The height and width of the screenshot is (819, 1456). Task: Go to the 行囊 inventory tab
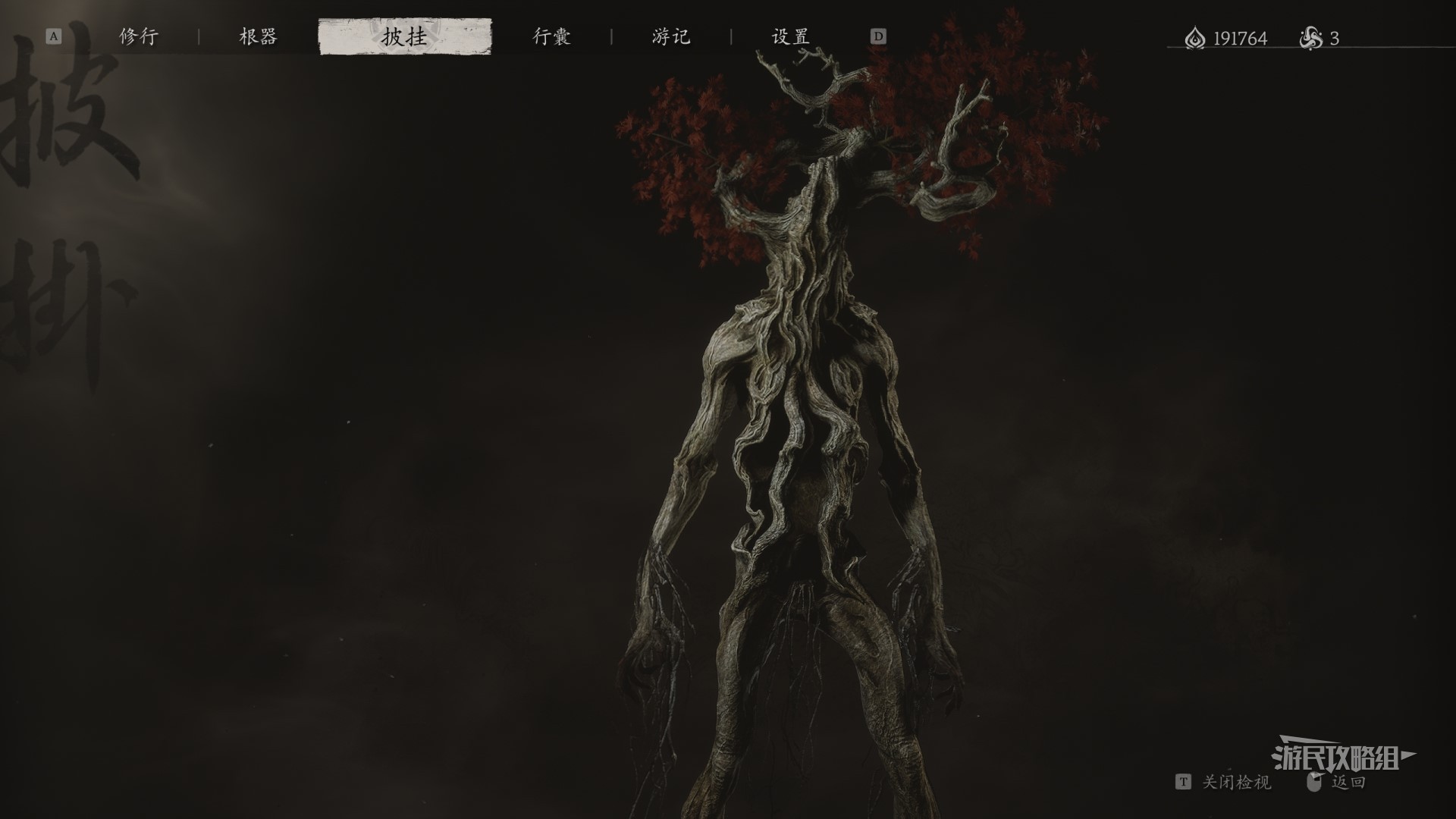click(551, 36)
